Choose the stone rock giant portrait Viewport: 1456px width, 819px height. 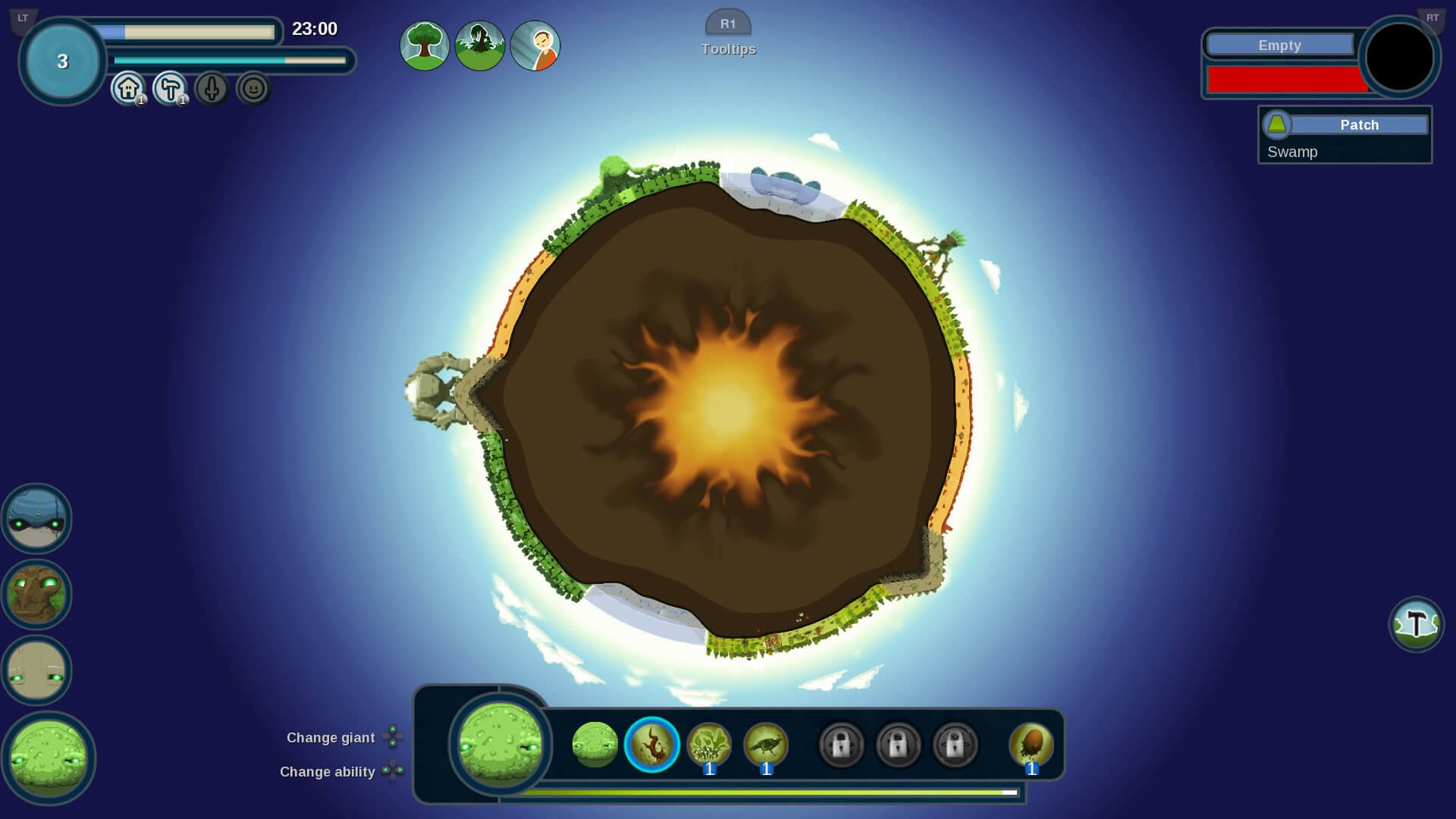click(x=36, y=670)
